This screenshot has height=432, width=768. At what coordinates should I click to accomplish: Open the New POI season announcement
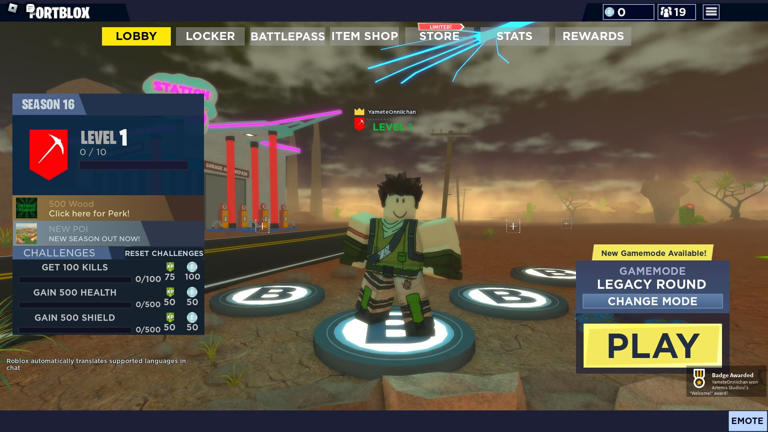point(94,234)
